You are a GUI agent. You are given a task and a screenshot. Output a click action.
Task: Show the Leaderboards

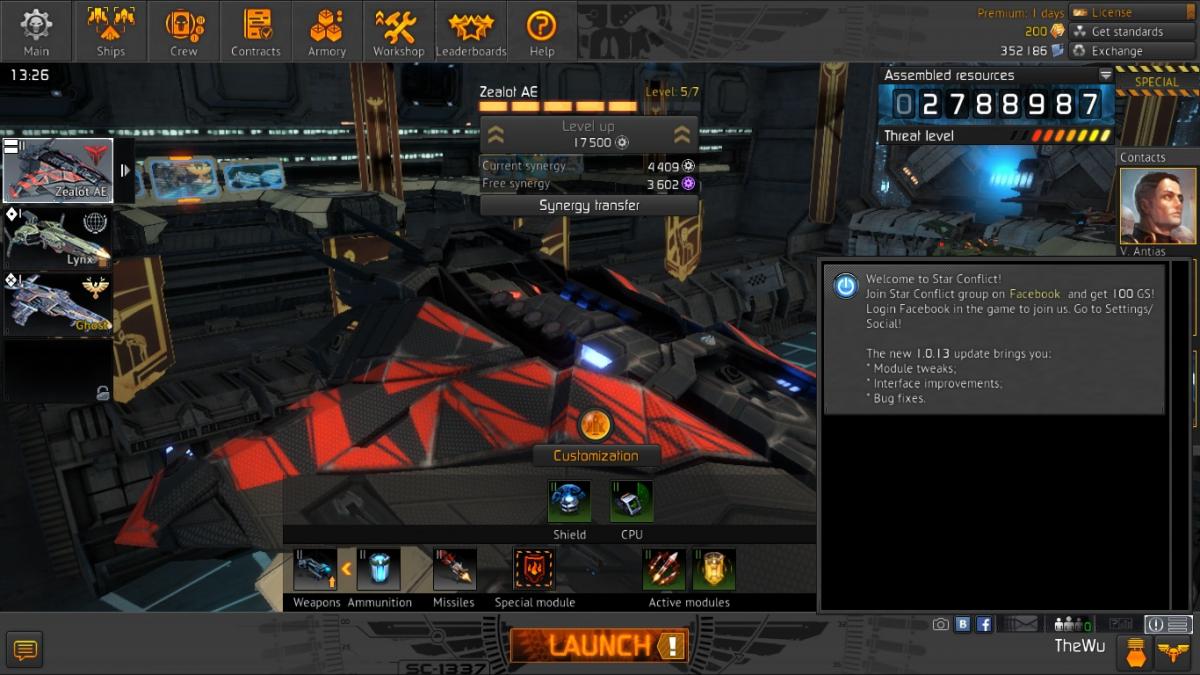471,32
